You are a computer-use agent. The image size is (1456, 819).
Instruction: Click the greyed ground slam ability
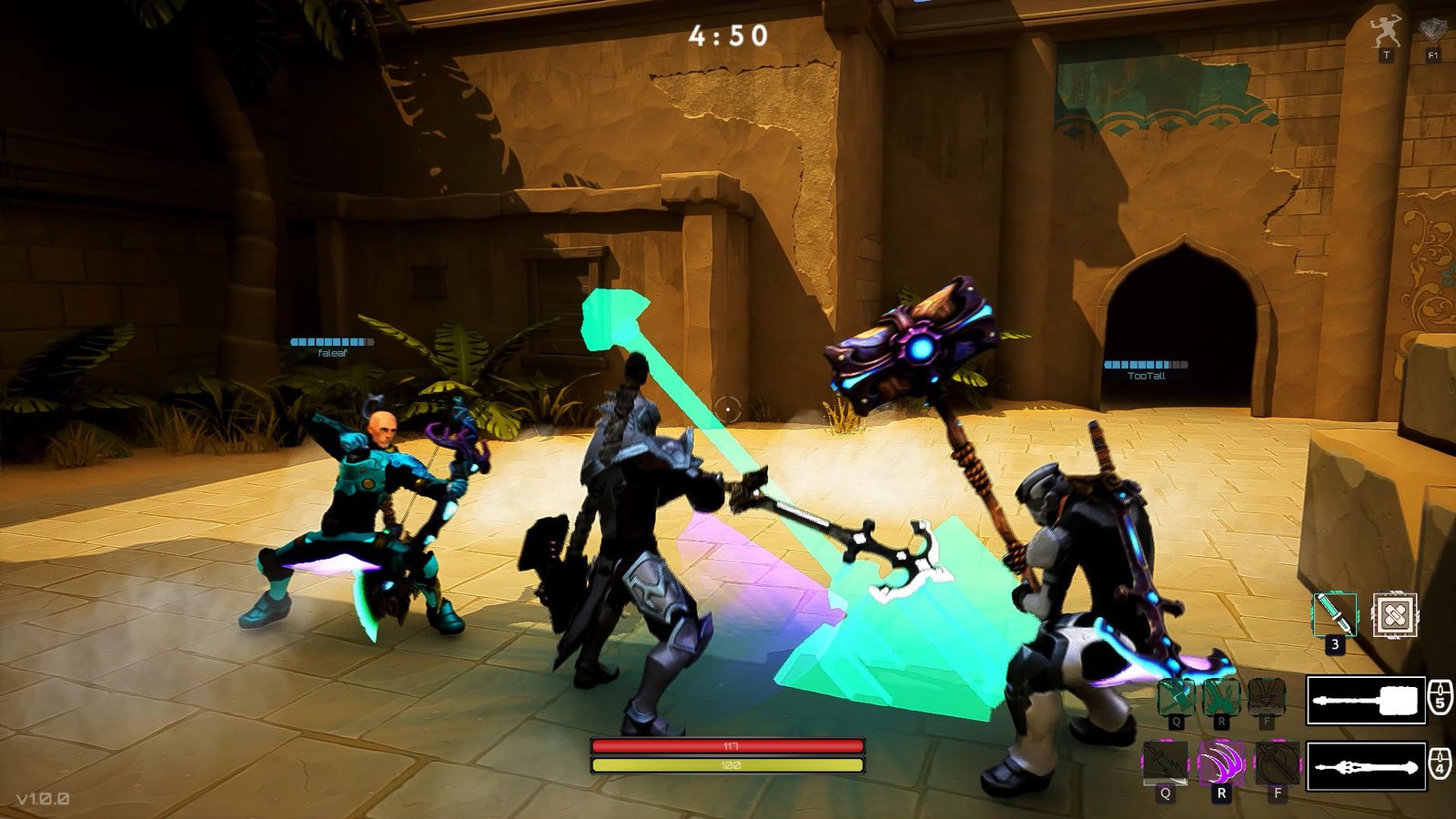point(1266,697)
